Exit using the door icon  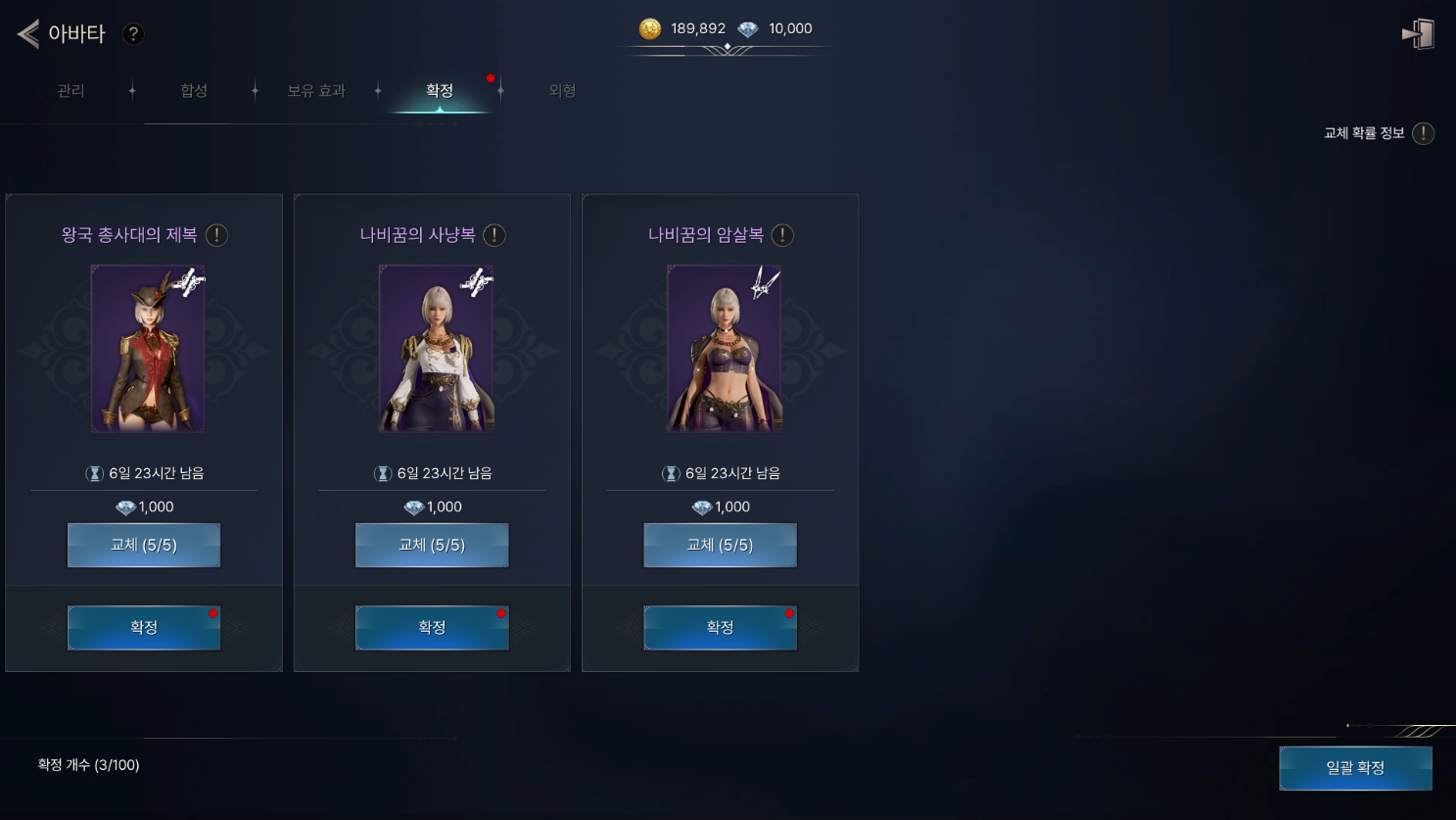tap(1418, 34)
